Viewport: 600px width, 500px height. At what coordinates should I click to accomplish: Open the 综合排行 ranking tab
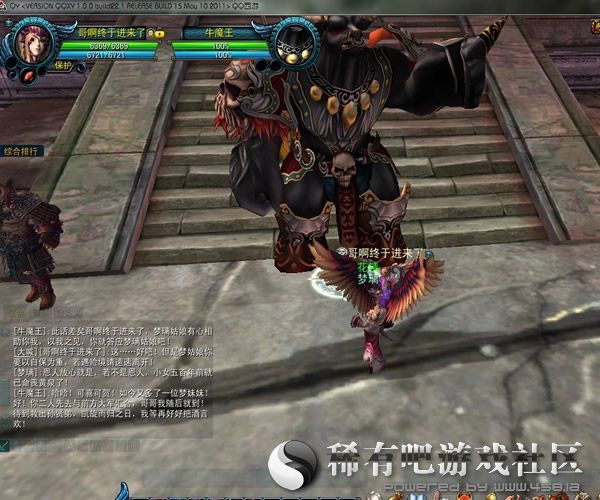[23, 150]
